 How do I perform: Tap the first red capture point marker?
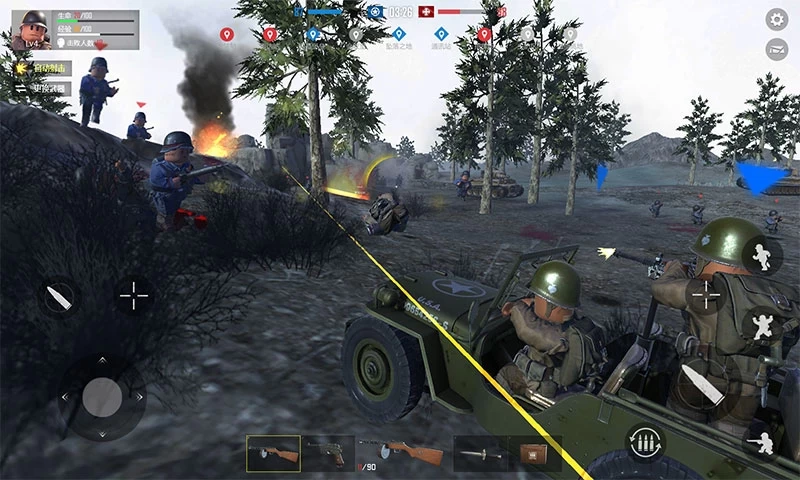tap(227, 35)
